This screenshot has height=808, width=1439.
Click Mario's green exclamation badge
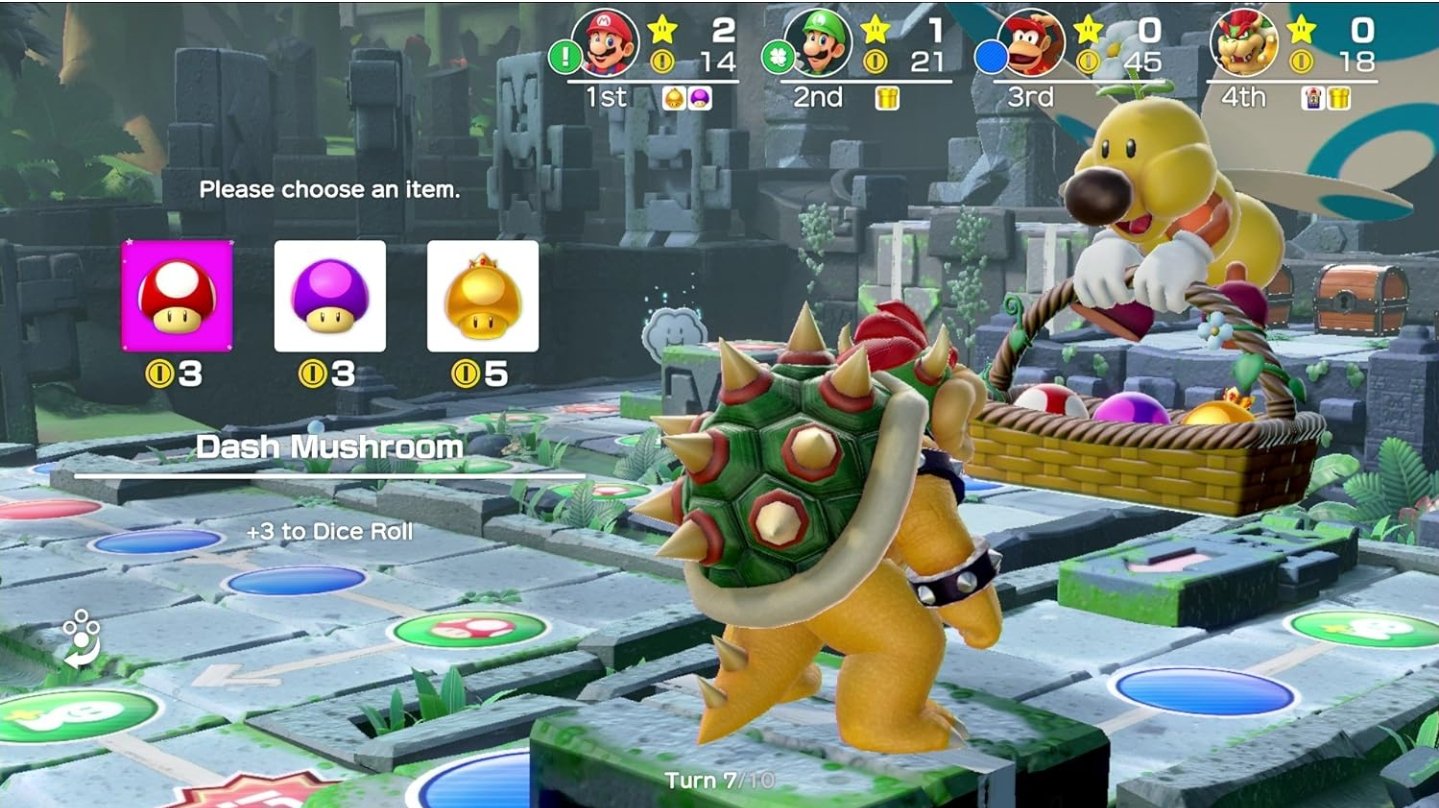pyautogui.click(x=565, y=56)
